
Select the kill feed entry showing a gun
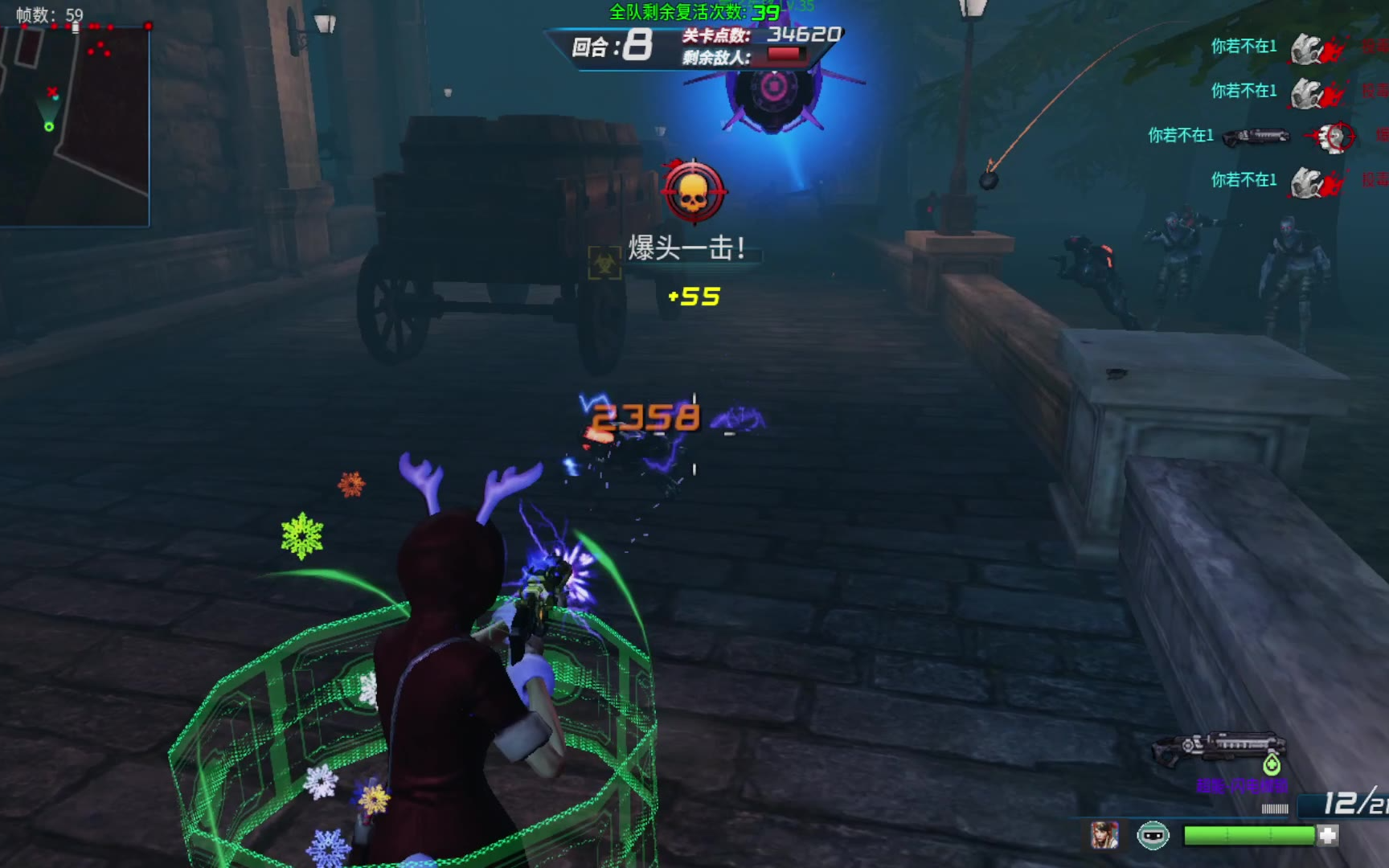click(x=1256, y=136)
